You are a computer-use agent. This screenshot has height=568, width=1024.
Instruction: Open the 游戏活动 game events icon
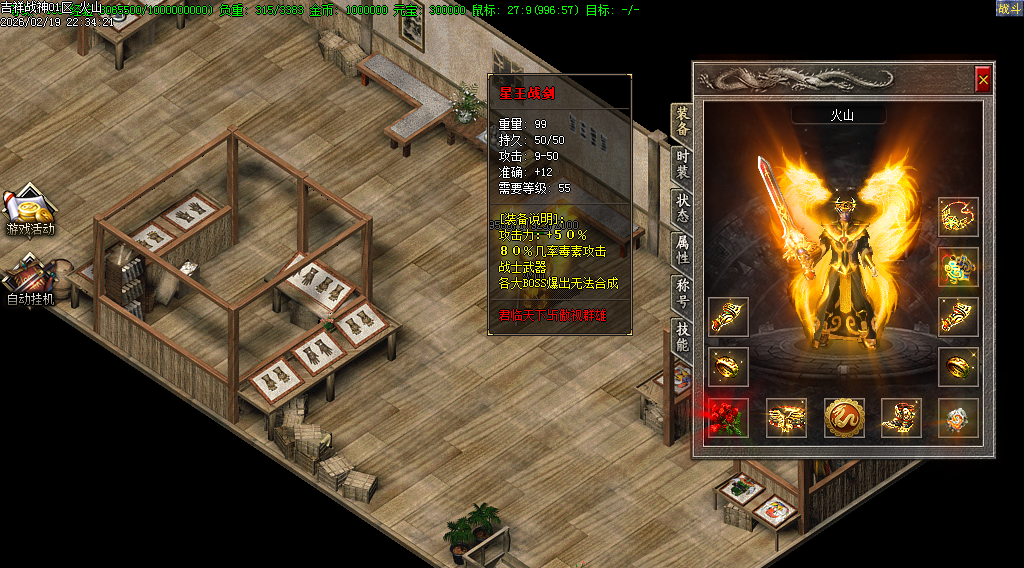30,211
